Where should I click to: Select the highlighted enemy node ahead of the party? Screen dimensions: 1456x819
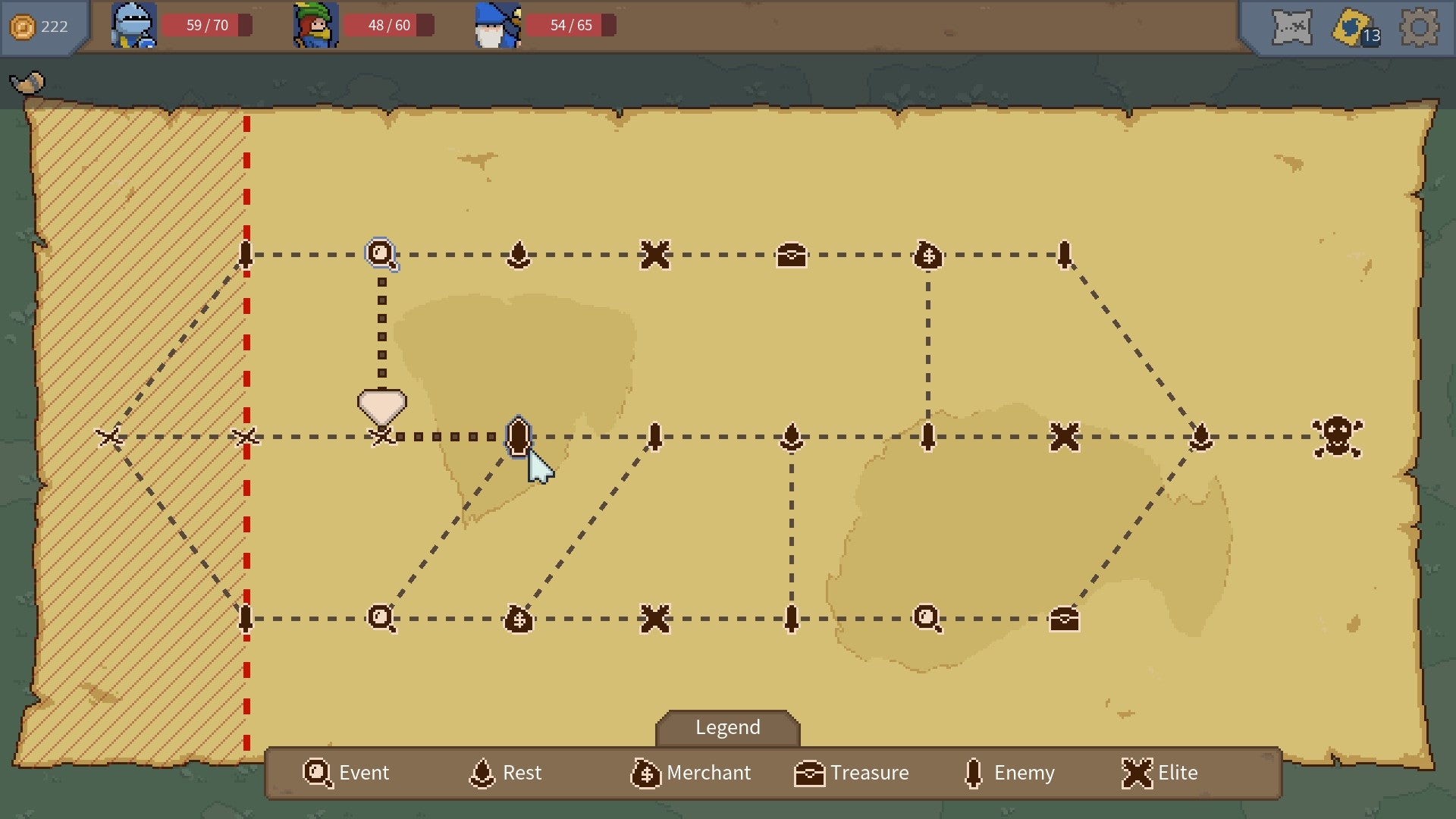(517, 436)
